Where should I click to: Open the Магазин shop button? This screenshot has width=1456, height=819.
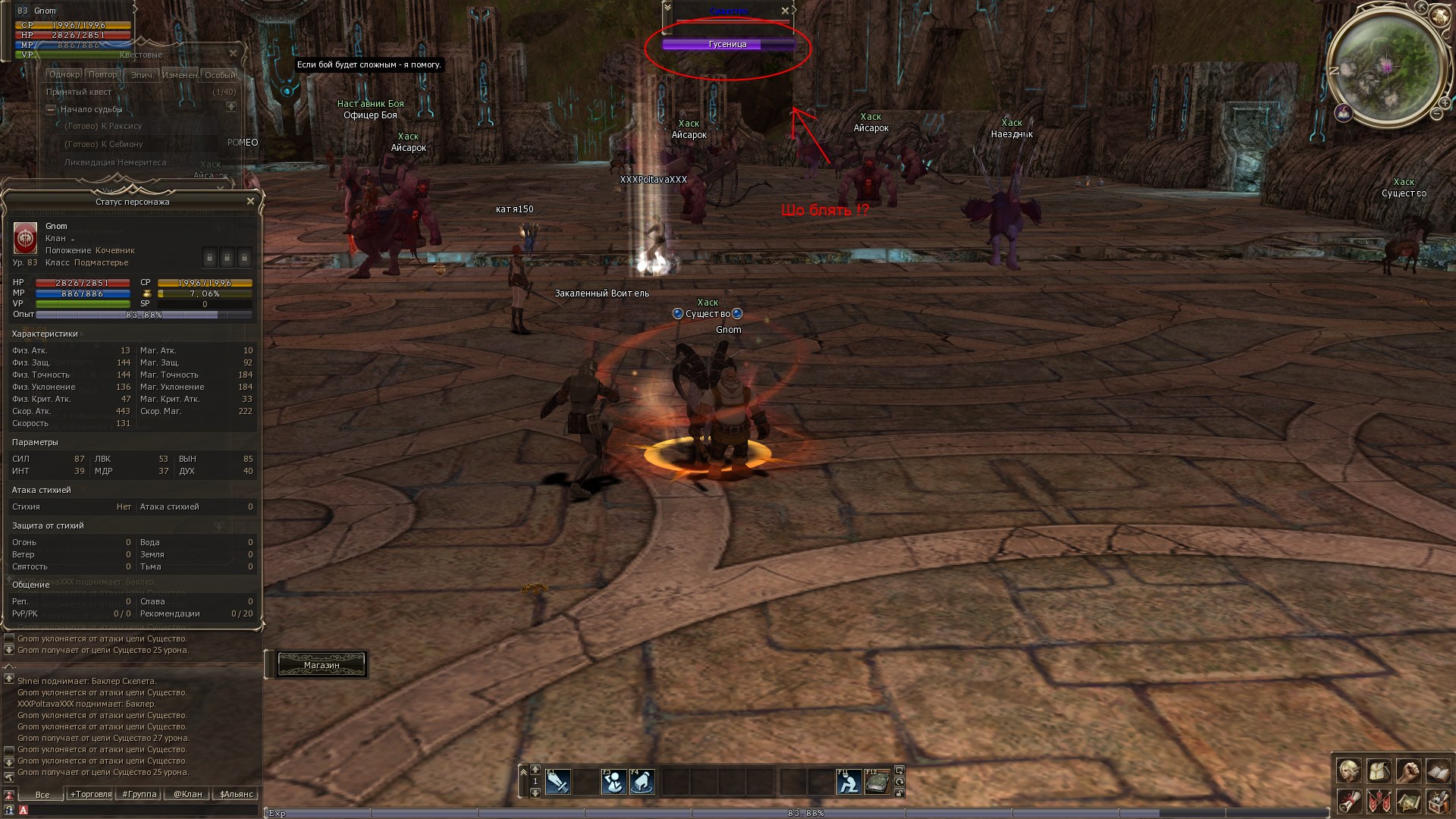tap(322, 665)
